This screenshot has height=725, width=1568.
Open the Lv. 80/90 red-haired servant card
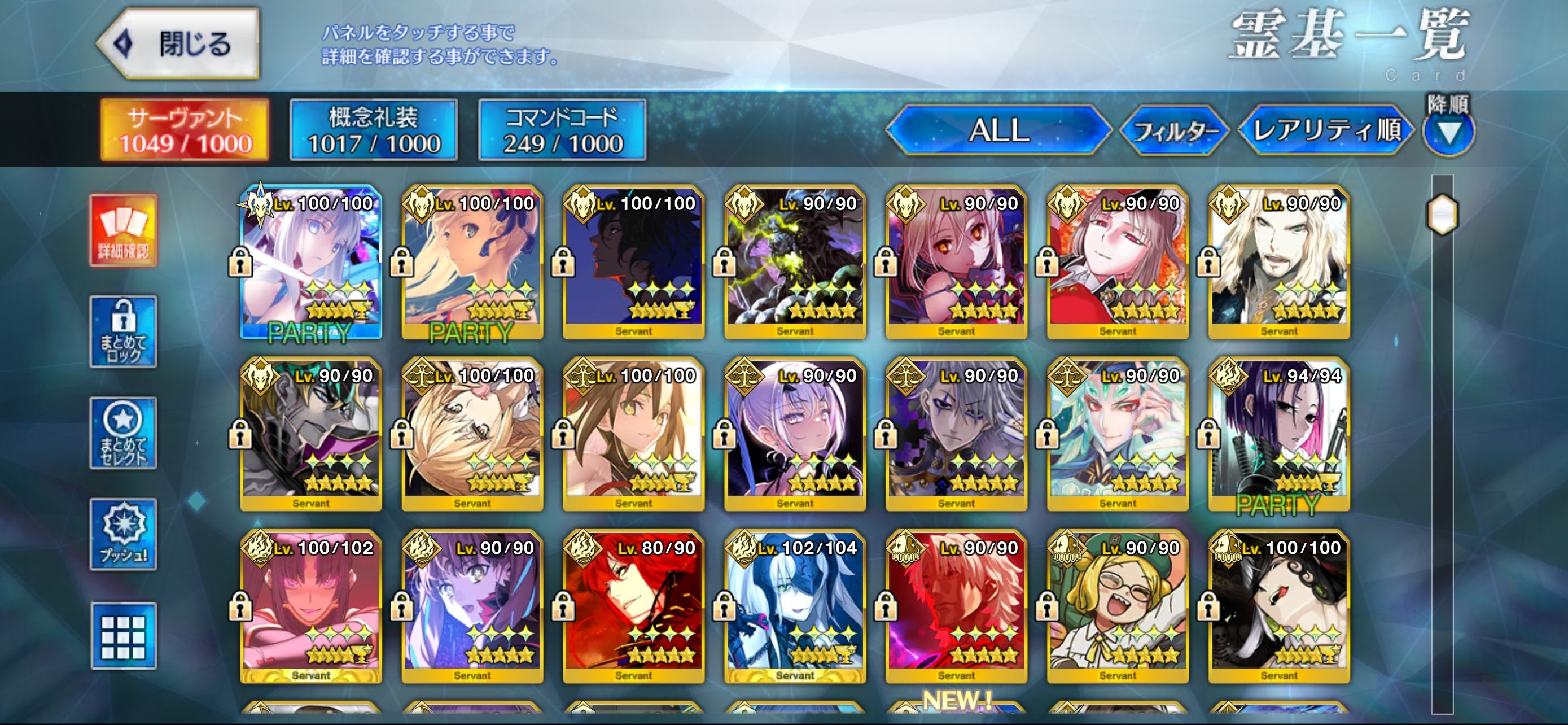(634, 606)
